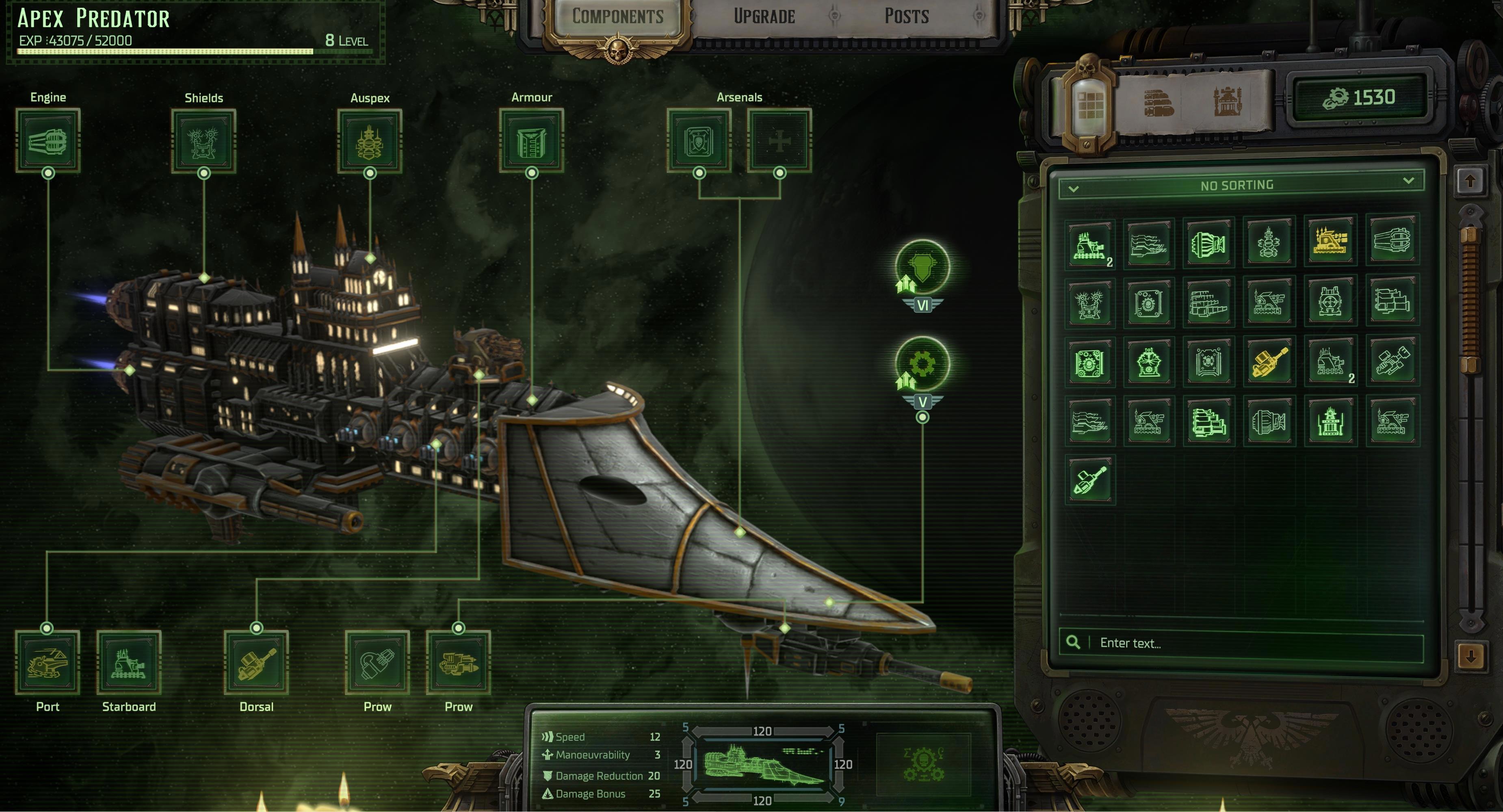Select the tier V gear upgrade icon
The width and height of the screenshot is (1503, 812).
(x=923, y=365)
